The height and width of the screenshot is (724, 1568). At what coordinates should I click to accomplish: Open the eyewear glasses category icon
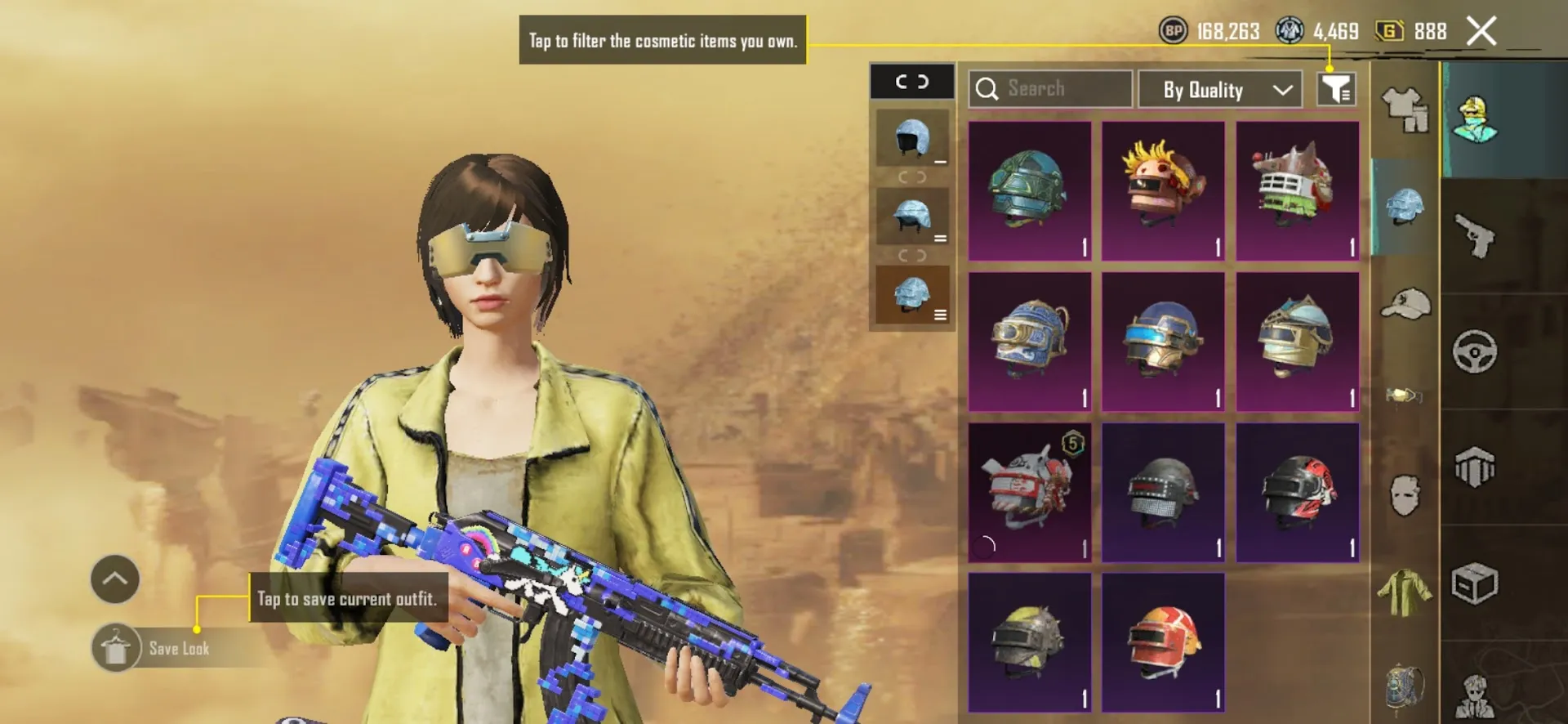pyautogui.click(x=1405, y=394)
